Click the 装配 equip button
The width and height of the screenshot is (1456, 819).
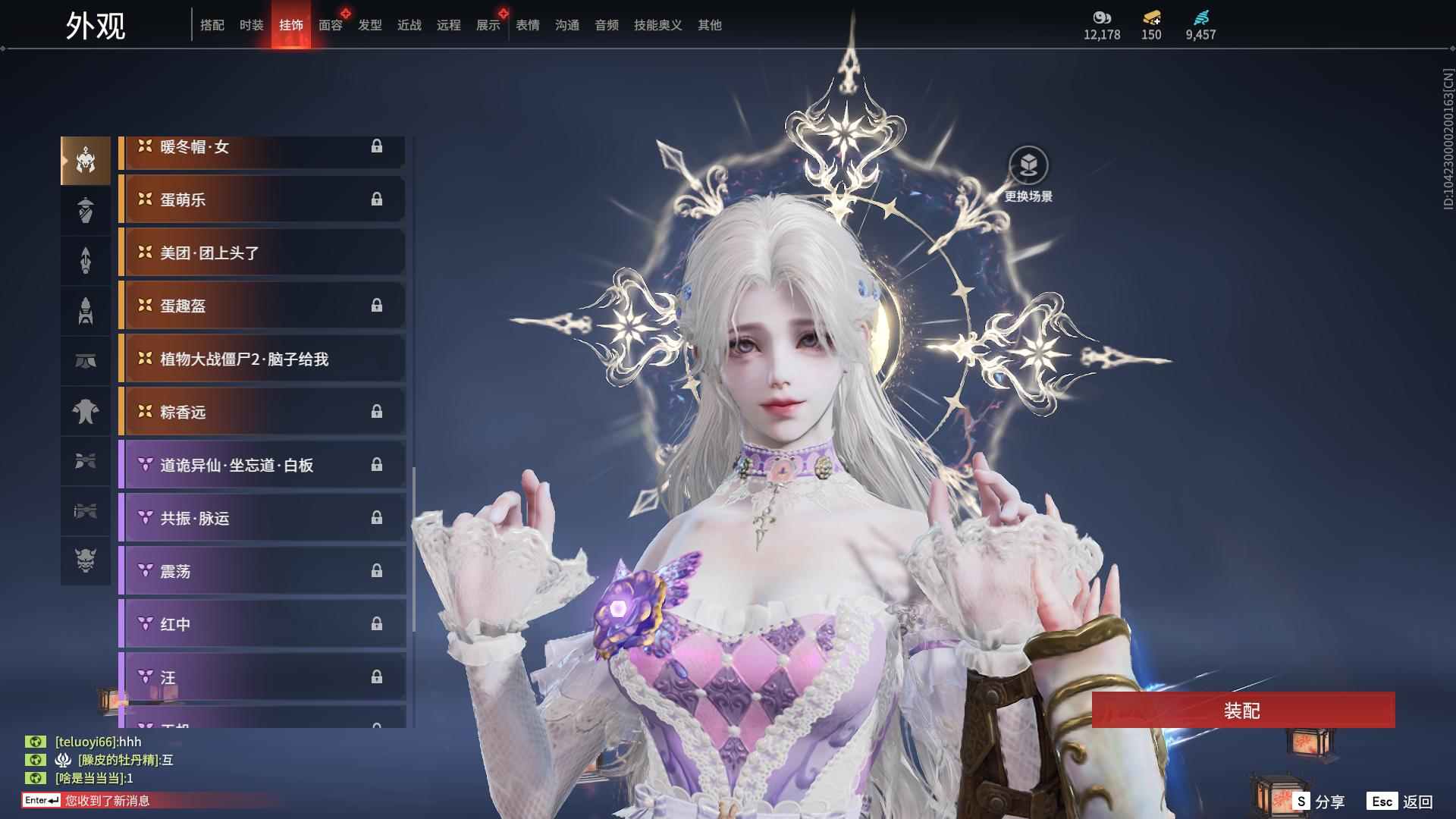point(1242,711)
